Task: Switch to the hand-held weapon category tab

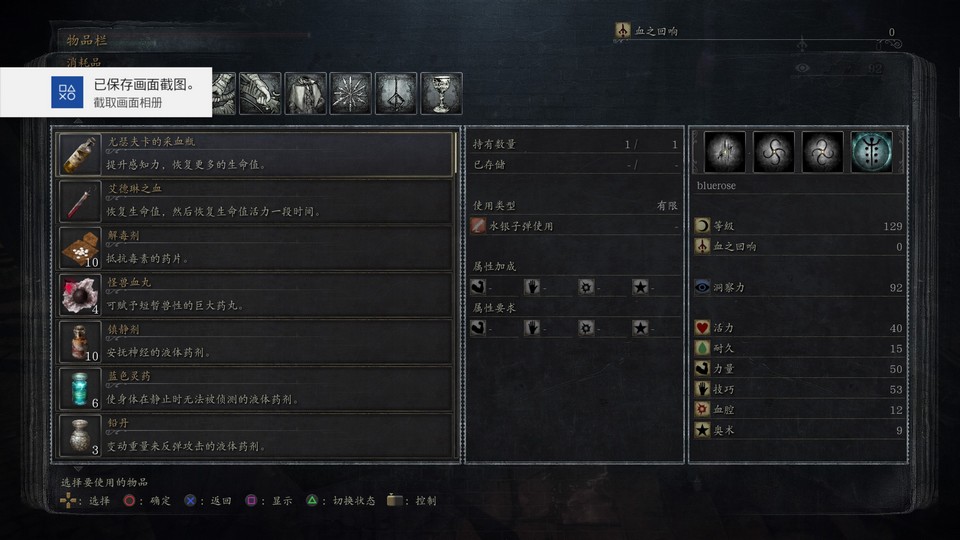Action: 260,94
